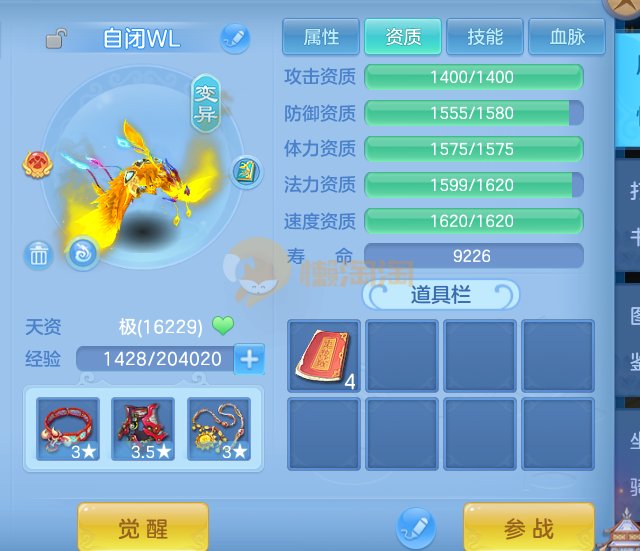Rename pet 自闭WL with the pencil icon

pyautogui.click(x=234, y=38)
